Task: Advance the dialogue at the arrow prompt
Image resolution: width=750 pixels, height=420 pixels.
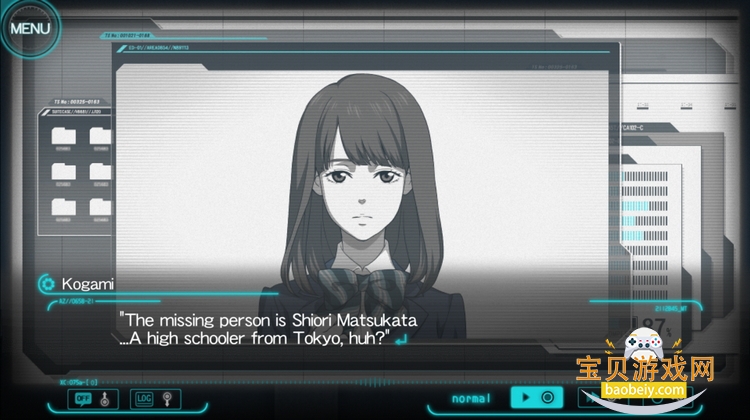Action: [401, 340]
